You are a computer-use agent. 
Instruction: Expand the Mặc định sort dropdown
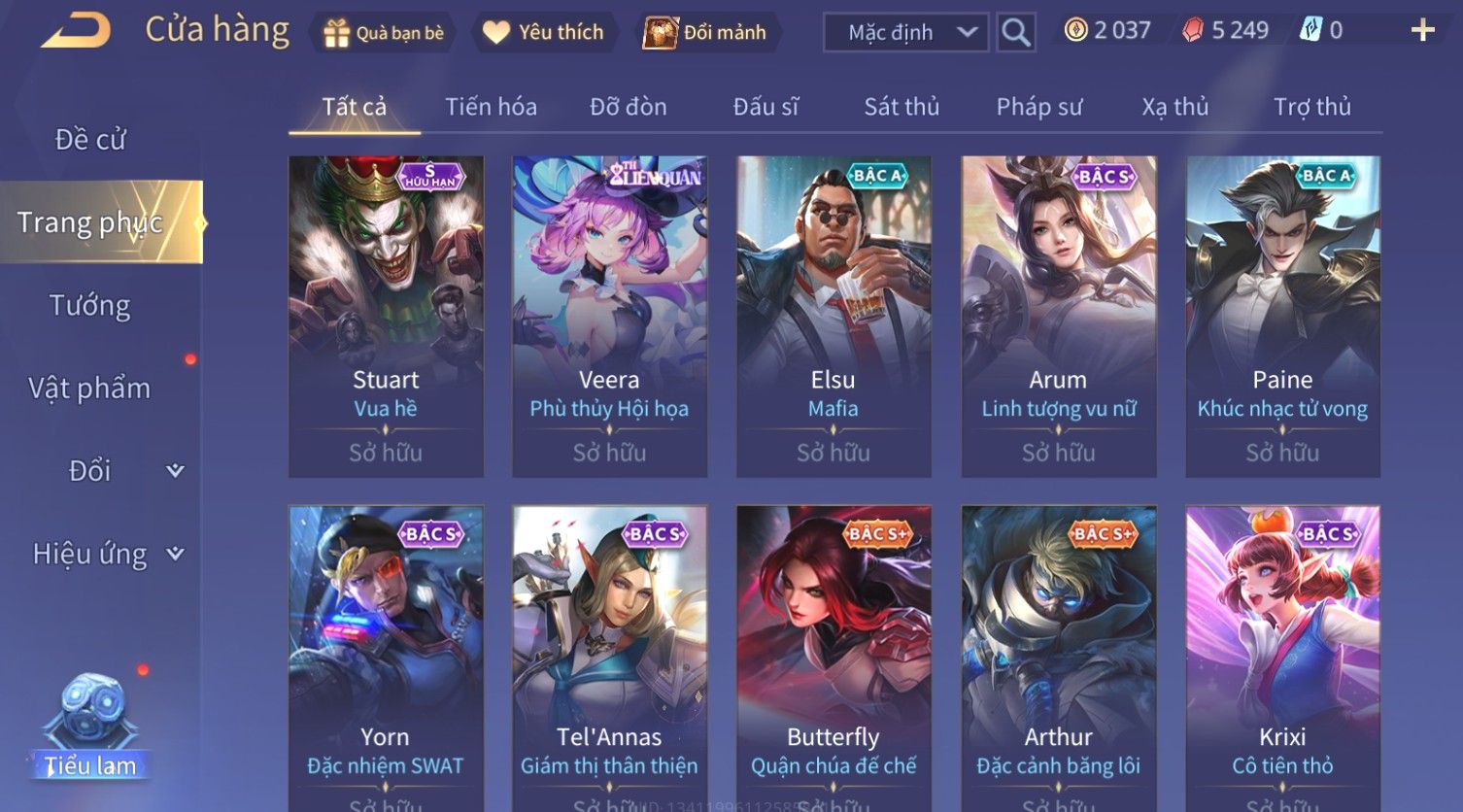(x=905, y=33)
